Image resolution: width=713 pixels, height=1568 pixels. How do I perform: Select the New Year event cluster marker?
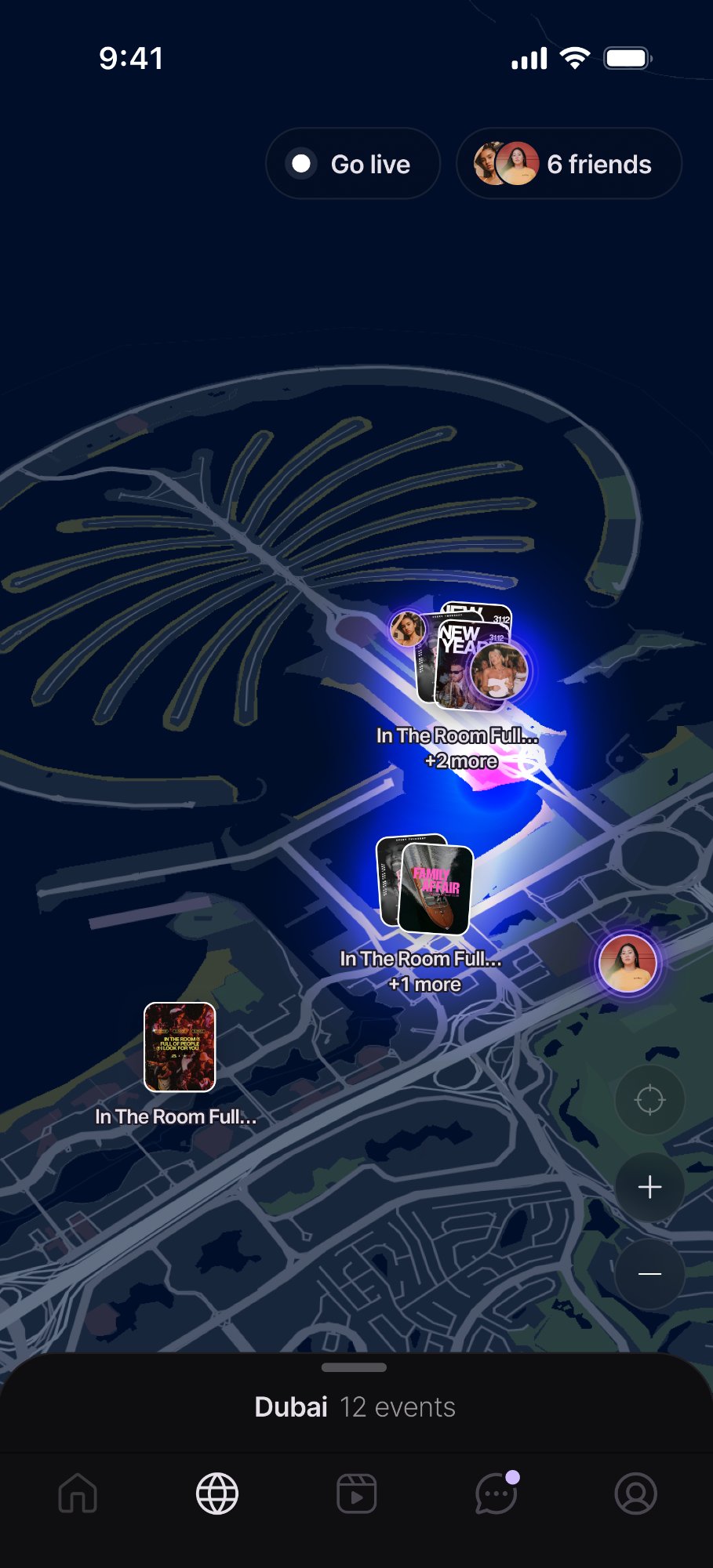pos(463,659)
